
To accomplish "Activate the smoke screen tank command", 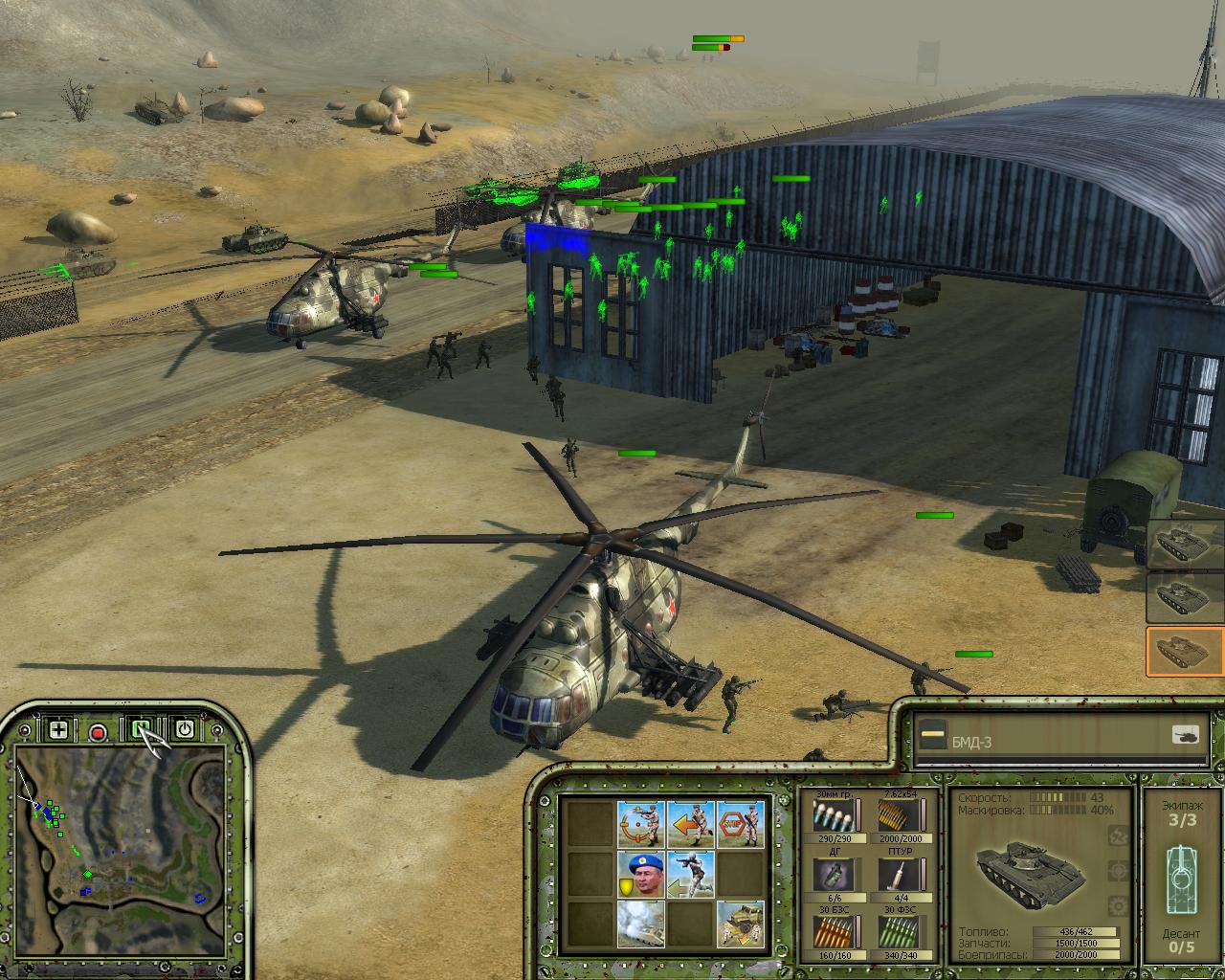I will point(640,924).
